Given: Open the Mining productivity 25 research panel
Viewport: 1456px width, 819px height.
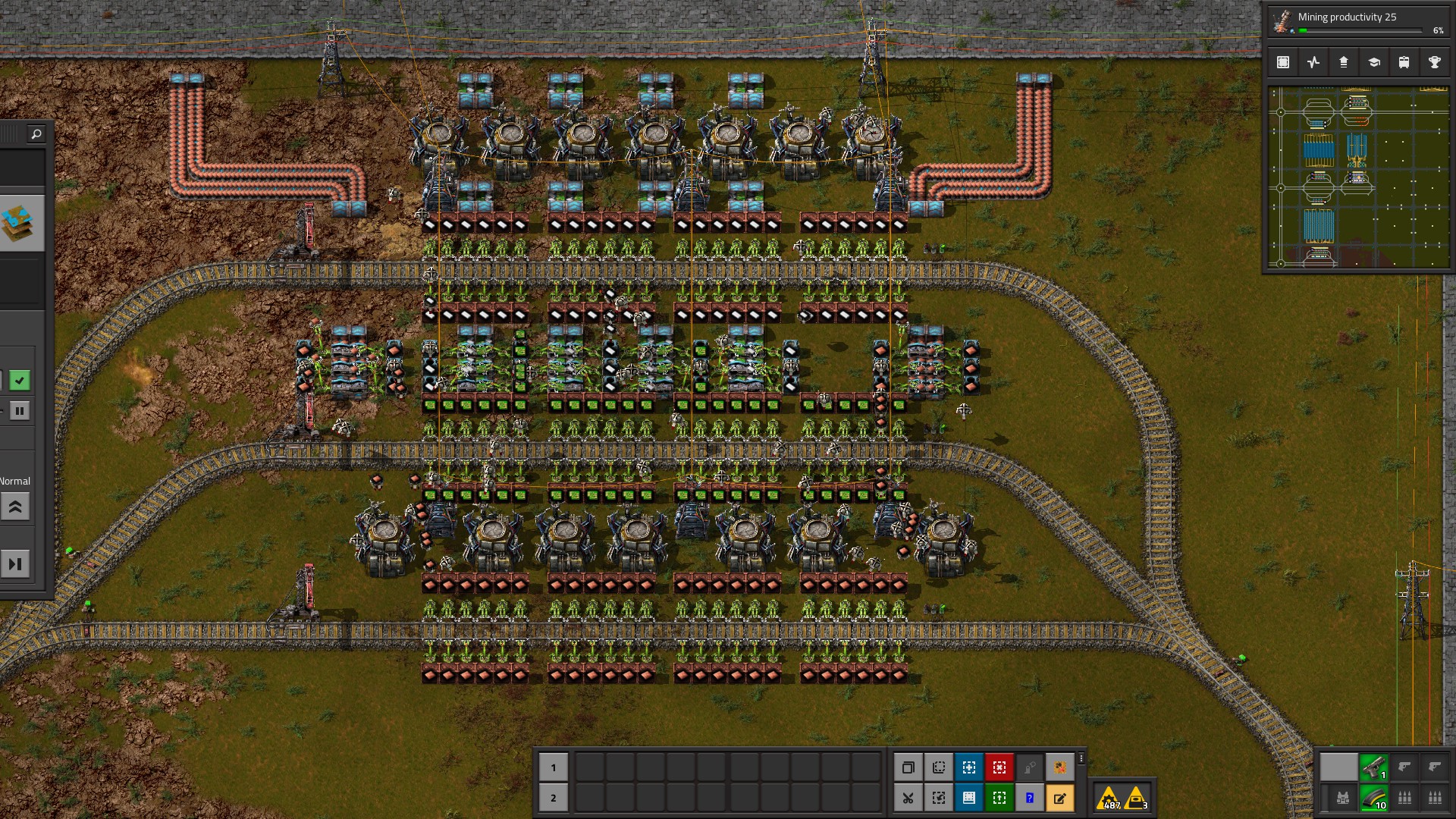Looking at the screenshot, I should point(1357,17).
